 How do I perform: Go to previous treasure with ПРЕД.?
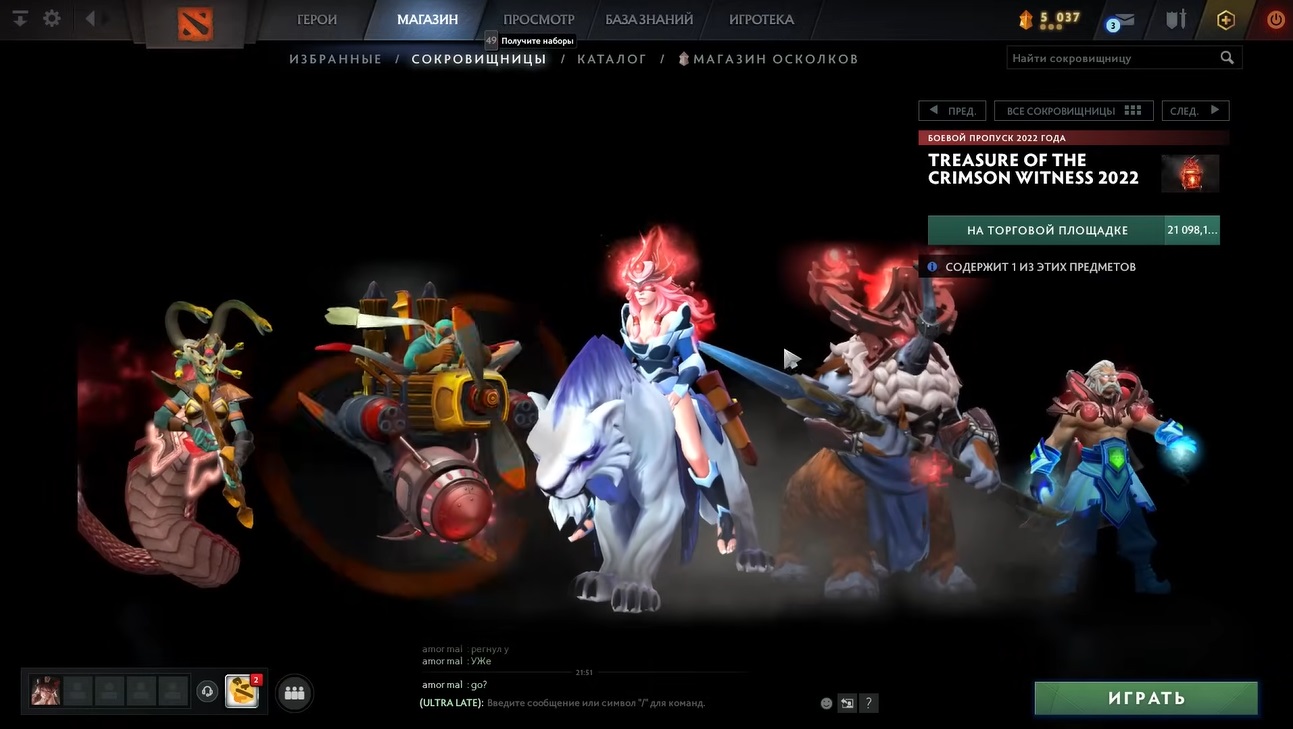tap(952, 111)
